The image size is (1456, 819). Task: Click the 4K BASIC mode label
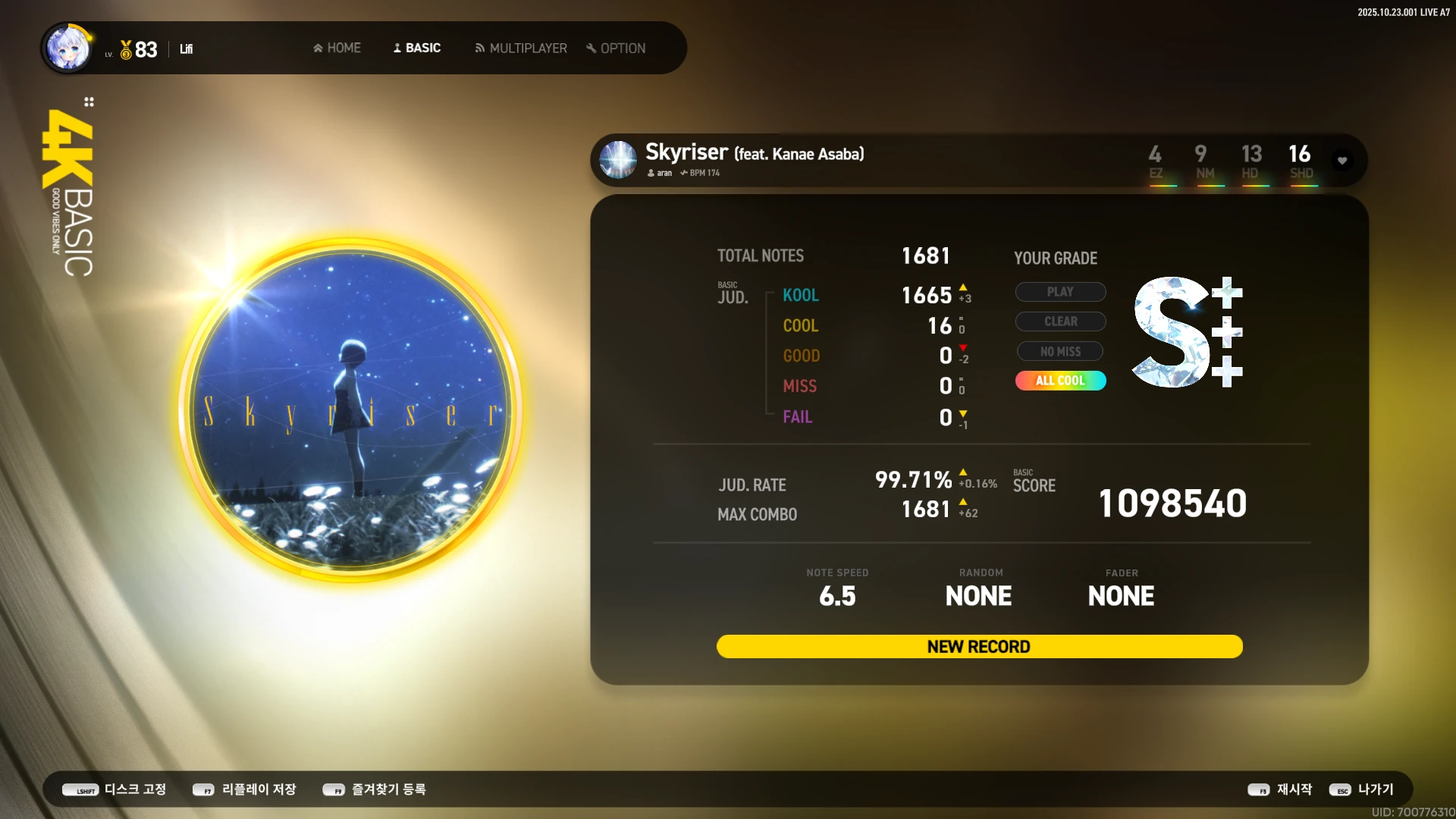(x=69, y=193)
